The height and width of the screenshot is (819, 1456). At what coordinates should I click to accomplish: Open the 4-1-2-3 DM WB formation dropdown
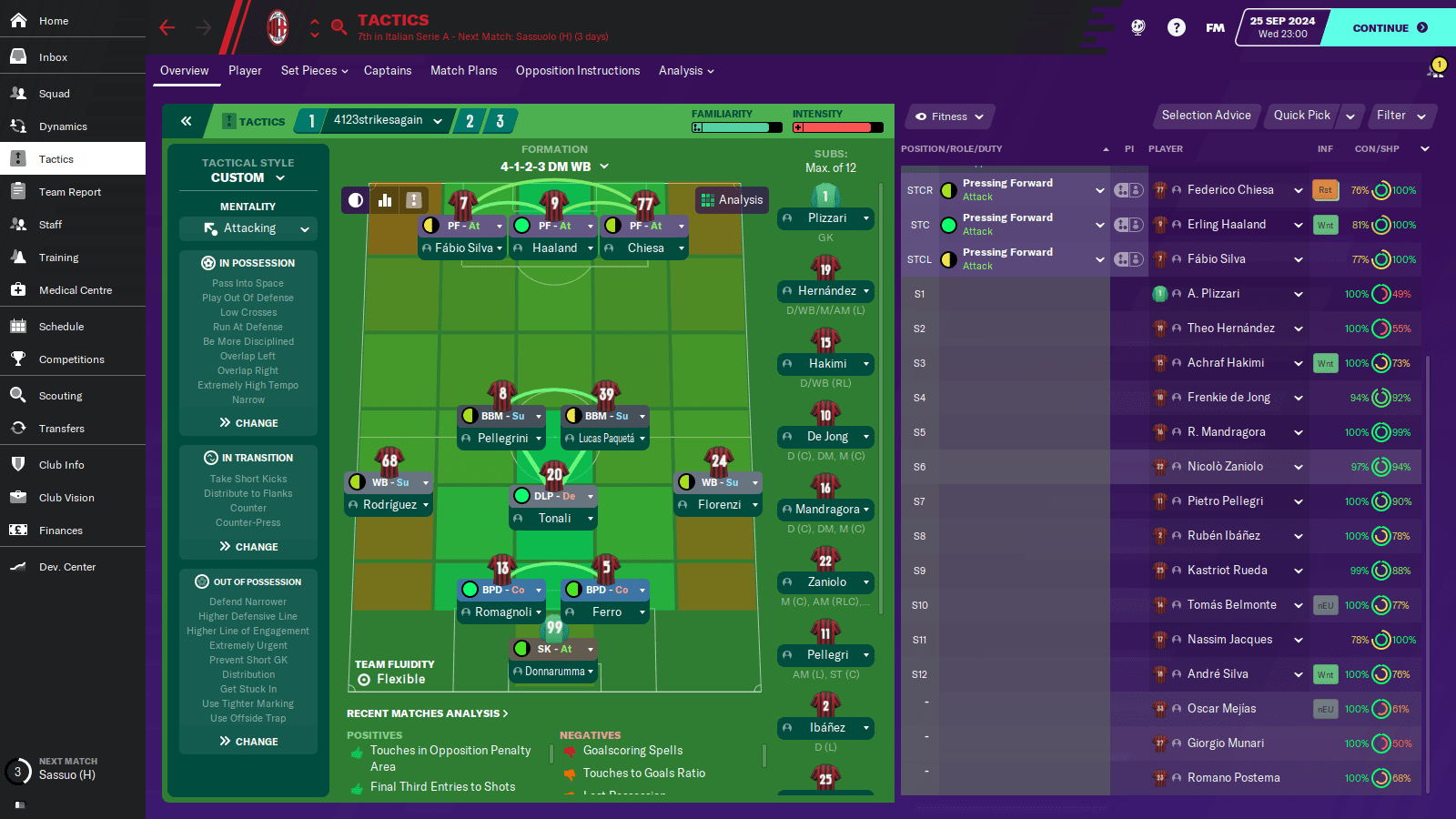tap(554, 167)
